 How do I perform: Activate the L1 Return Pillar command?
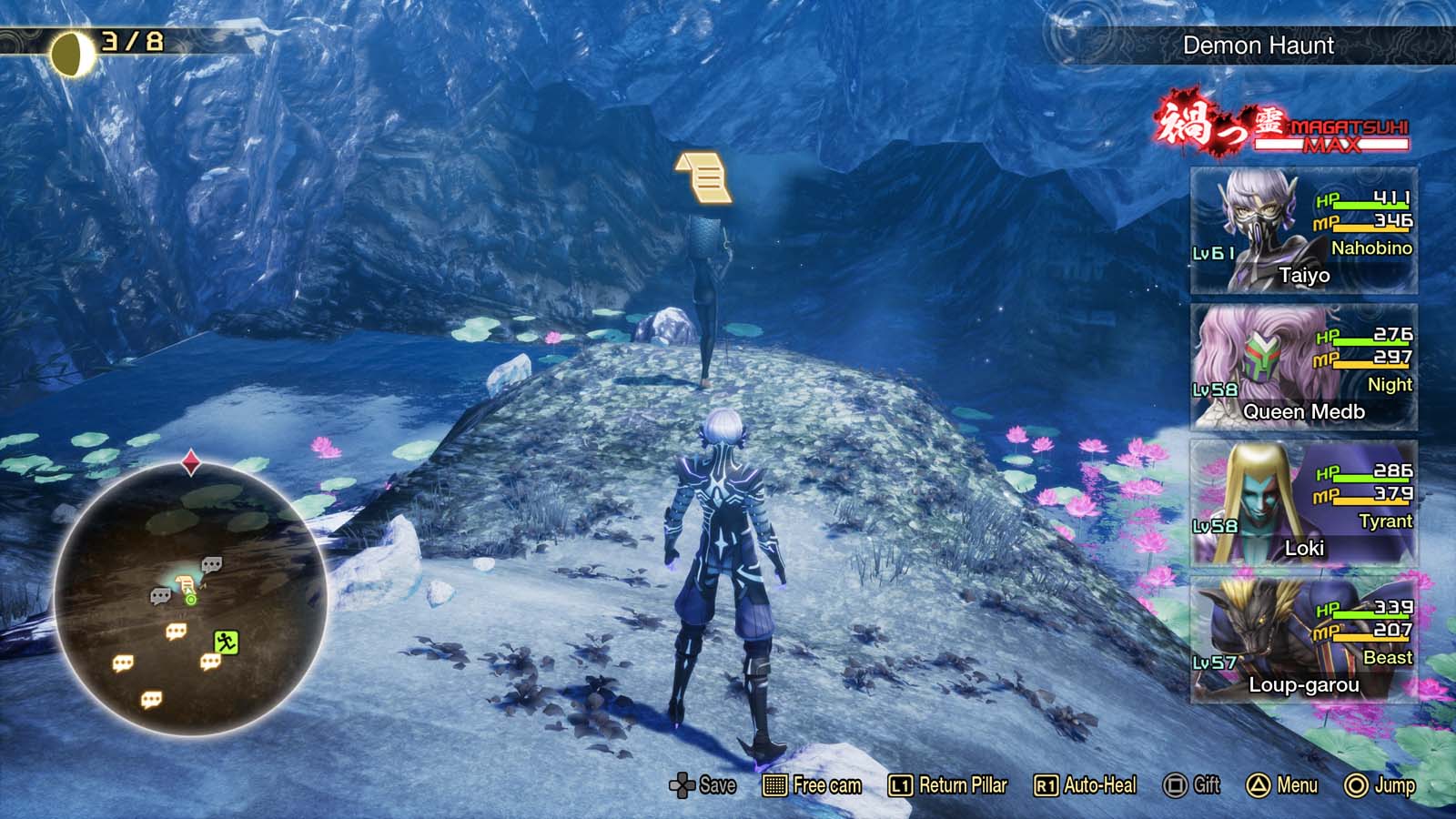tap(902, 785)
